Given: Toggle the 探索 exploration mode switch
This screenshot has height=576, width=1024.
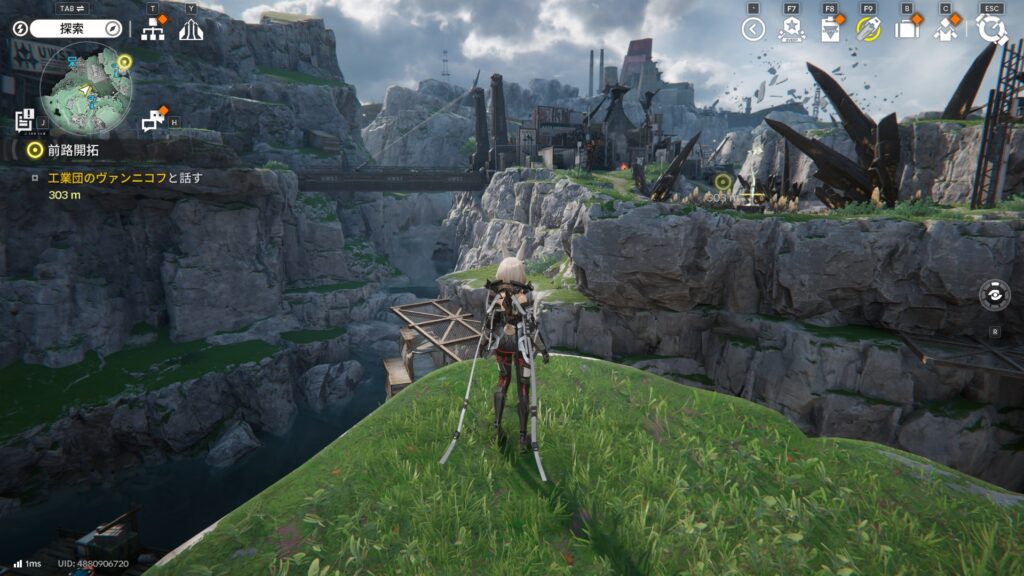Looking at the screenshot, I should (x=75, y=29).
